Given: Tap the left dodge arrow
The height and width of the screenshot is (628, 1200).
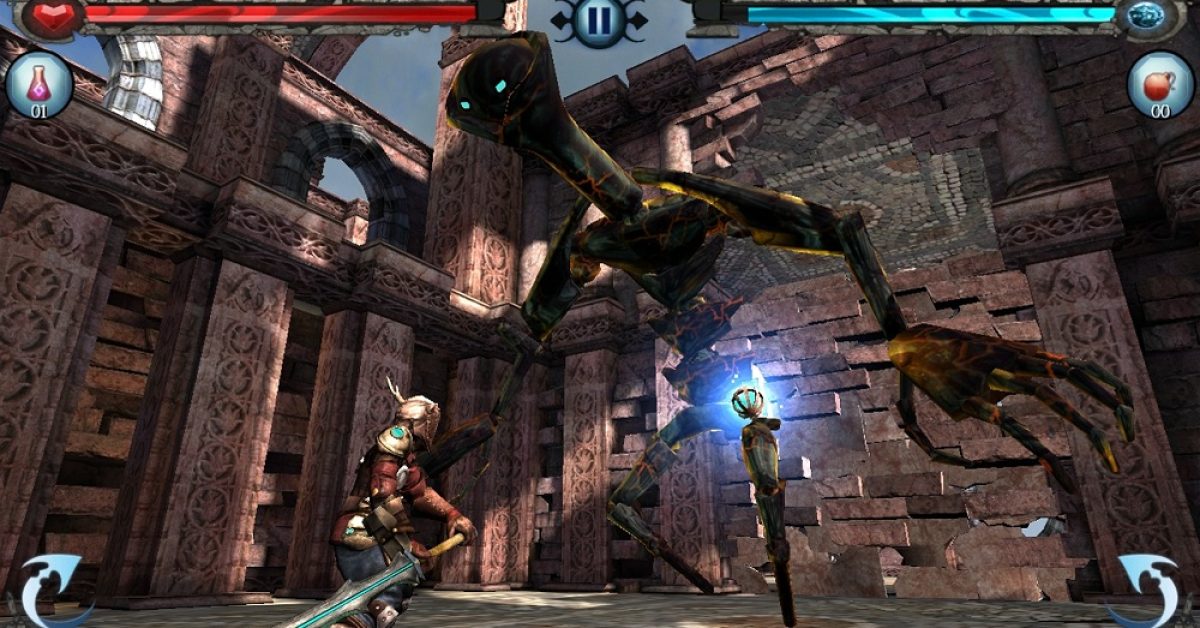Looking at the screenshot, I should pos(52,590).
